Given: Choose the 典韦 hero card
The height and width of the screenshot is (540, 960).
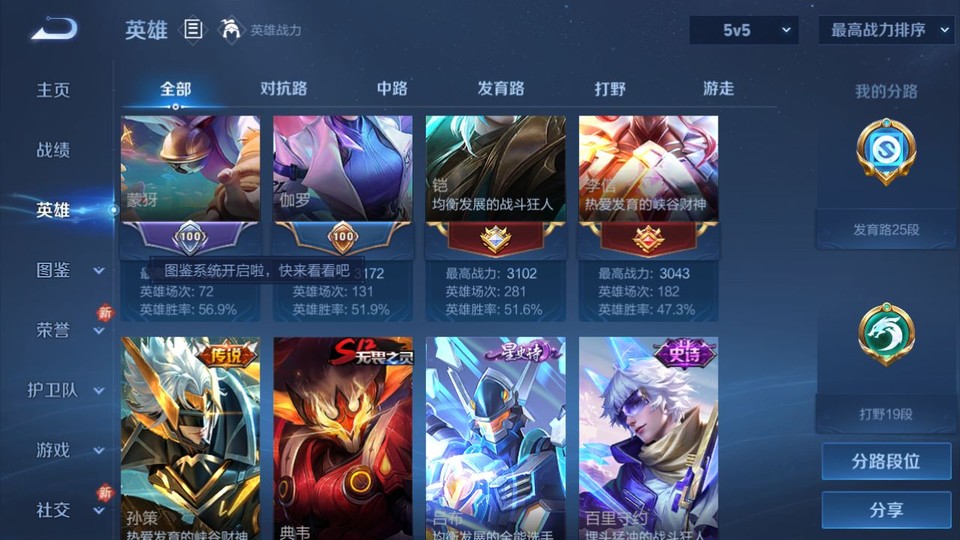Looking at the screenshot, I should (x=343, y=435).
